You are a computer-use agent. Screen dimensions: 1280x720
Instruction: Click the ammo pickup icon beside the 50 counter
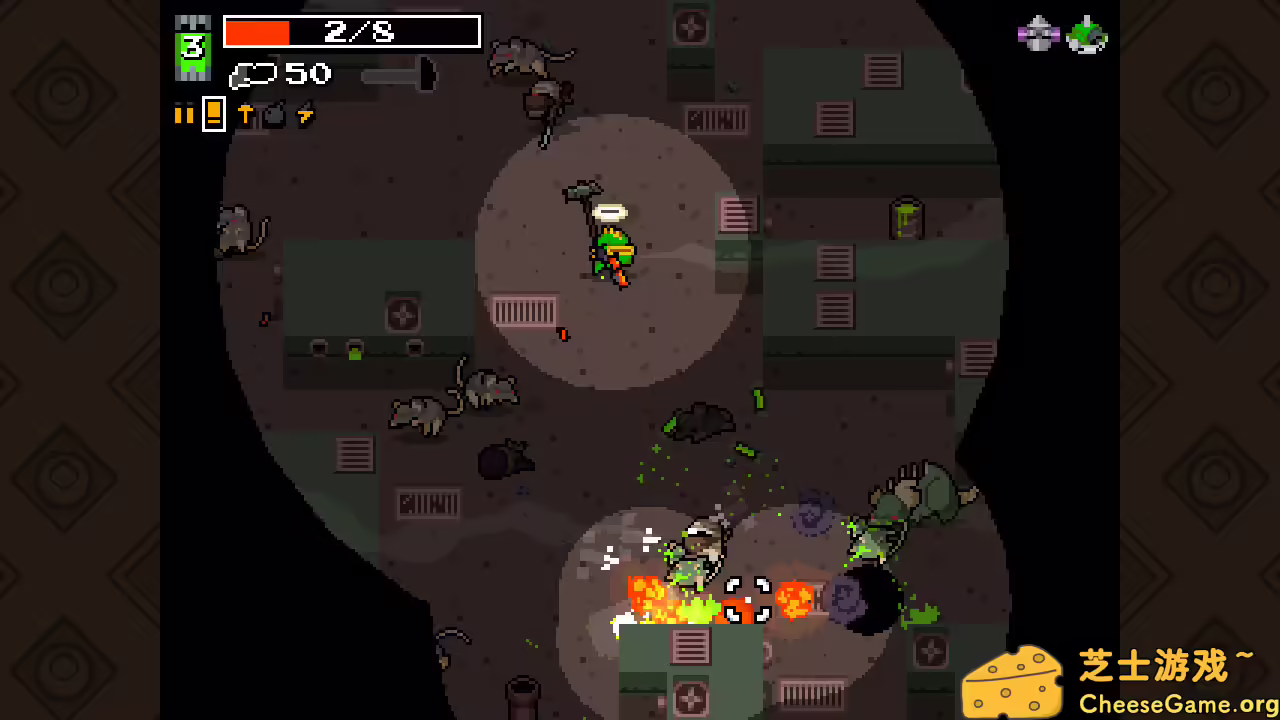pyautogui.click(x=253, y=74)
